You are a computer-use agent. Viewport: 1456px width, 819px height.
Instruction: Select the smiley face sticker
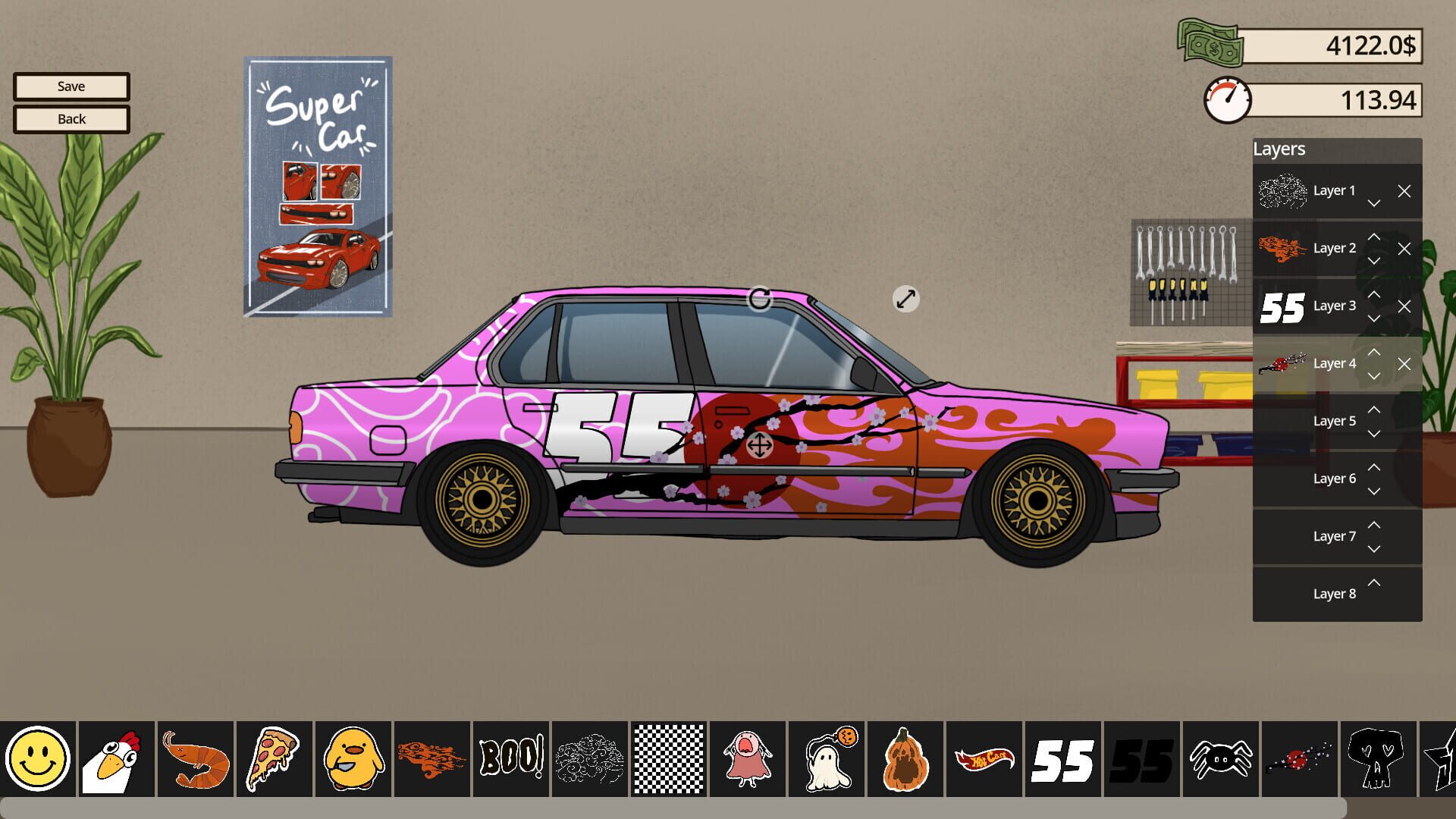coord(39,758)
